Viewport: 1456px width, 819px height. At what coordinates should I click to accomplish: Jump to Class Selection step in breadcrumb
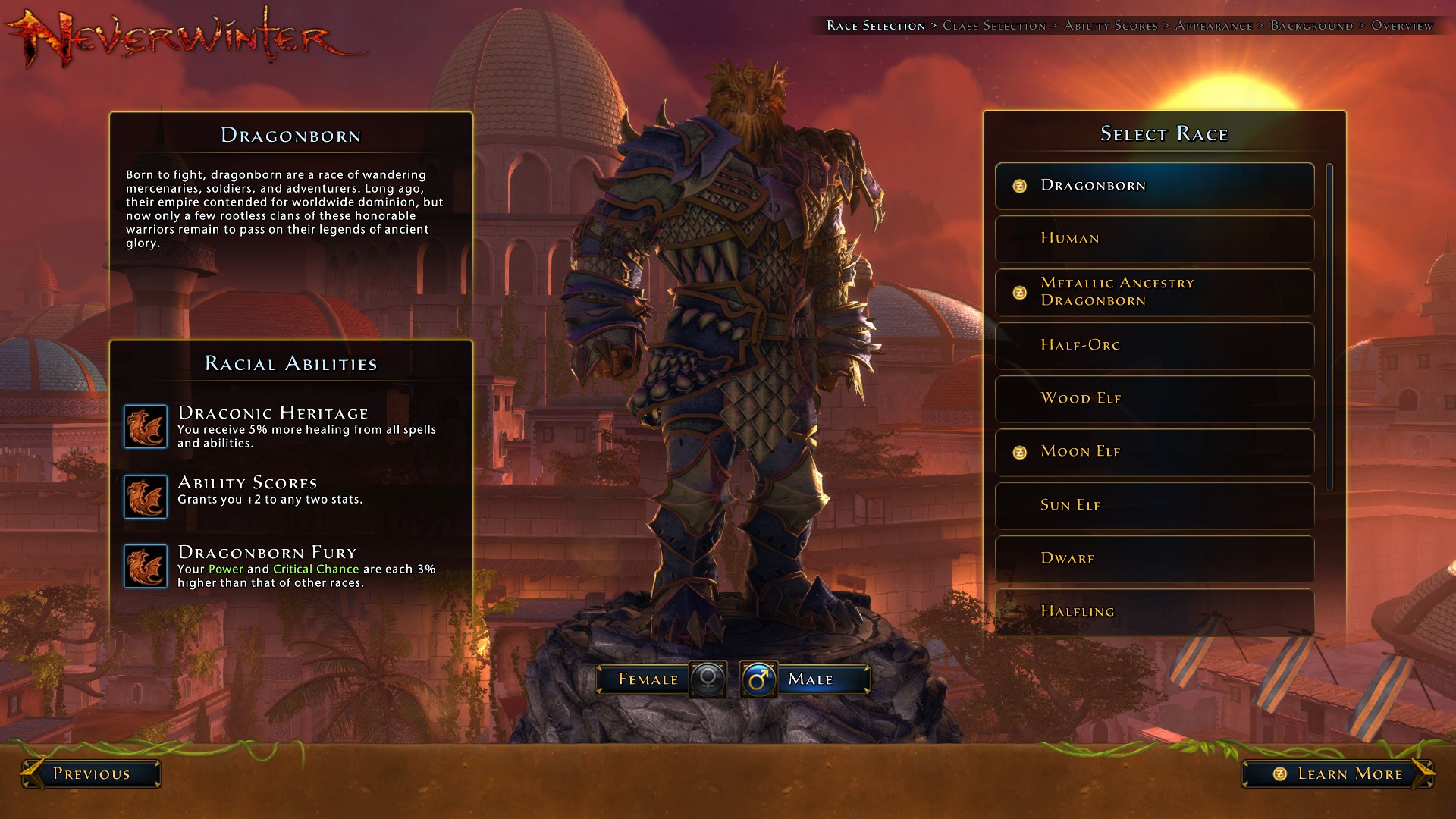tap(993, 26)
